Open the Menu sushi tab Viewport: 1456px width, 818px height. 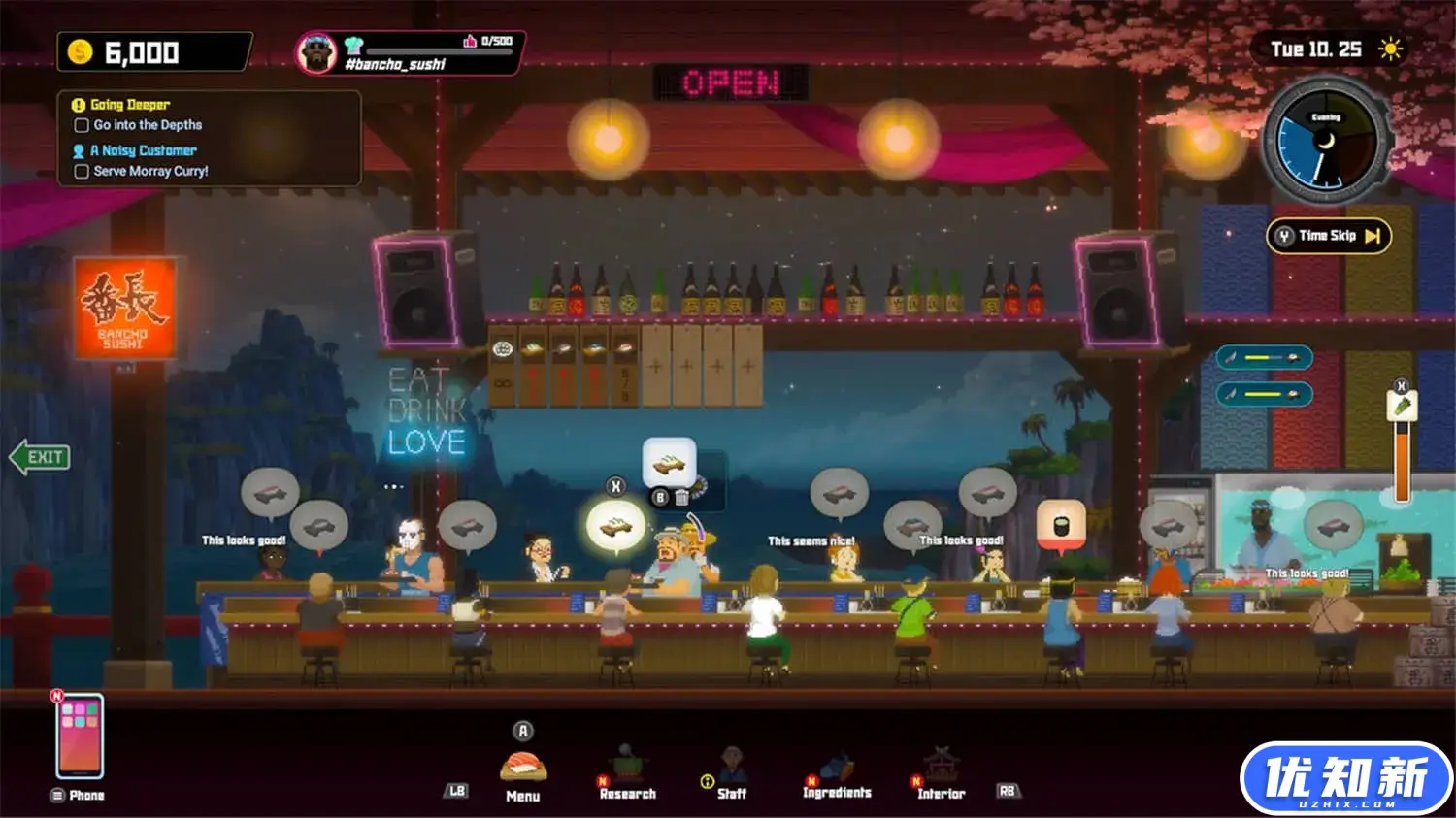523,773
